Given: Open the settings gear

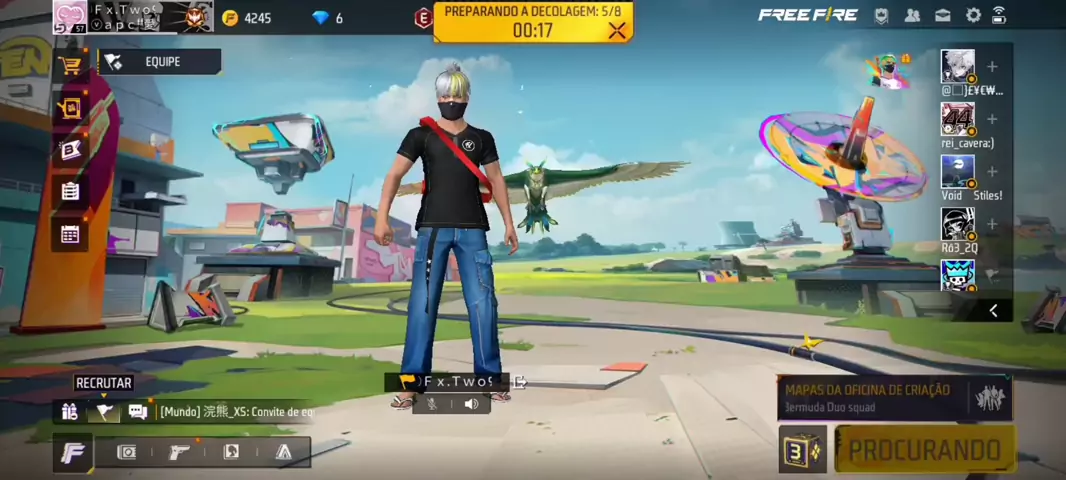Looking at the screenshot, I should coord(973,15).
